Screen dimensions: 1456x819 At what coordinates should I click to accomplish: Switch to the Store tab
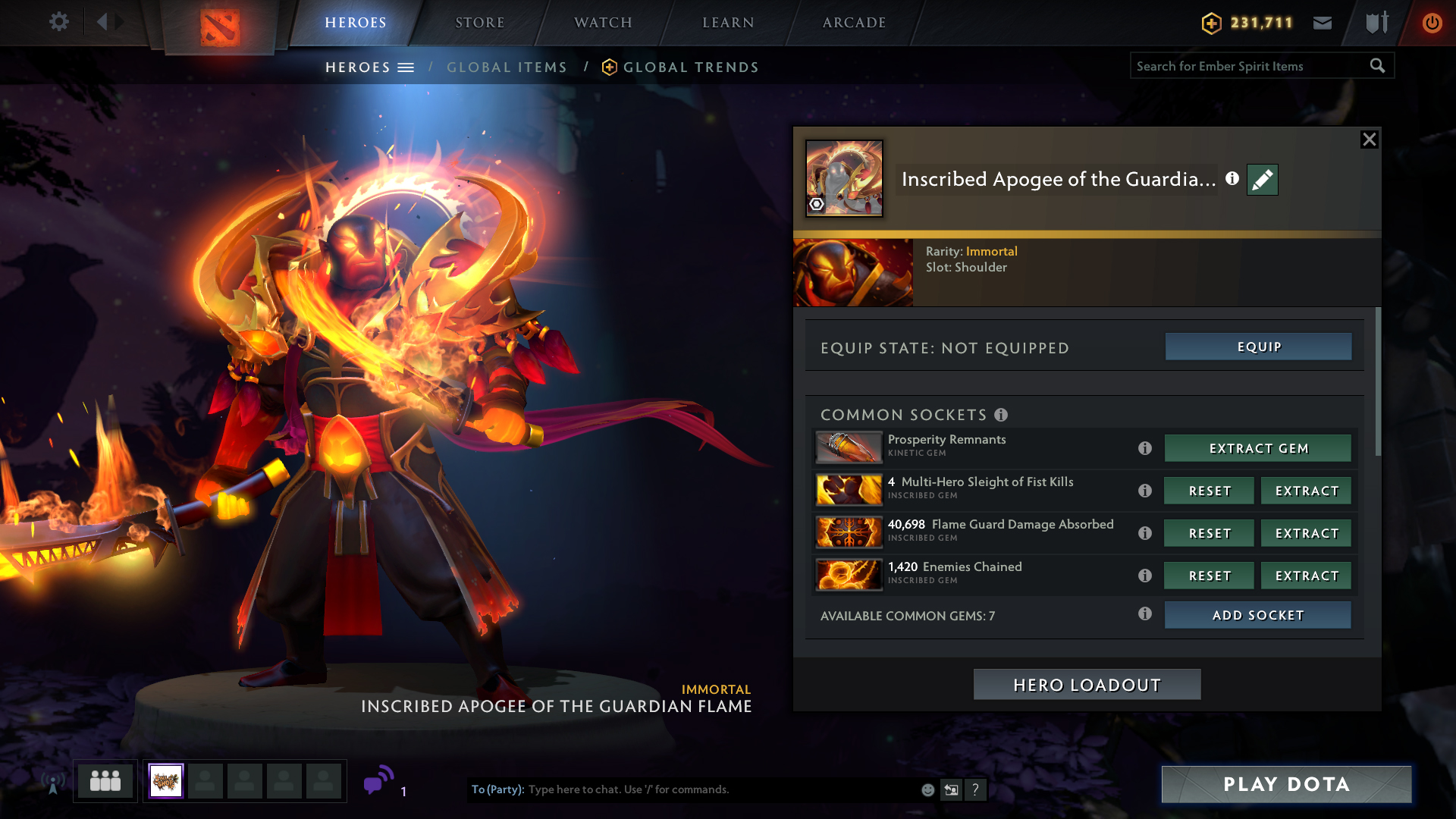[x=479, y=23]
